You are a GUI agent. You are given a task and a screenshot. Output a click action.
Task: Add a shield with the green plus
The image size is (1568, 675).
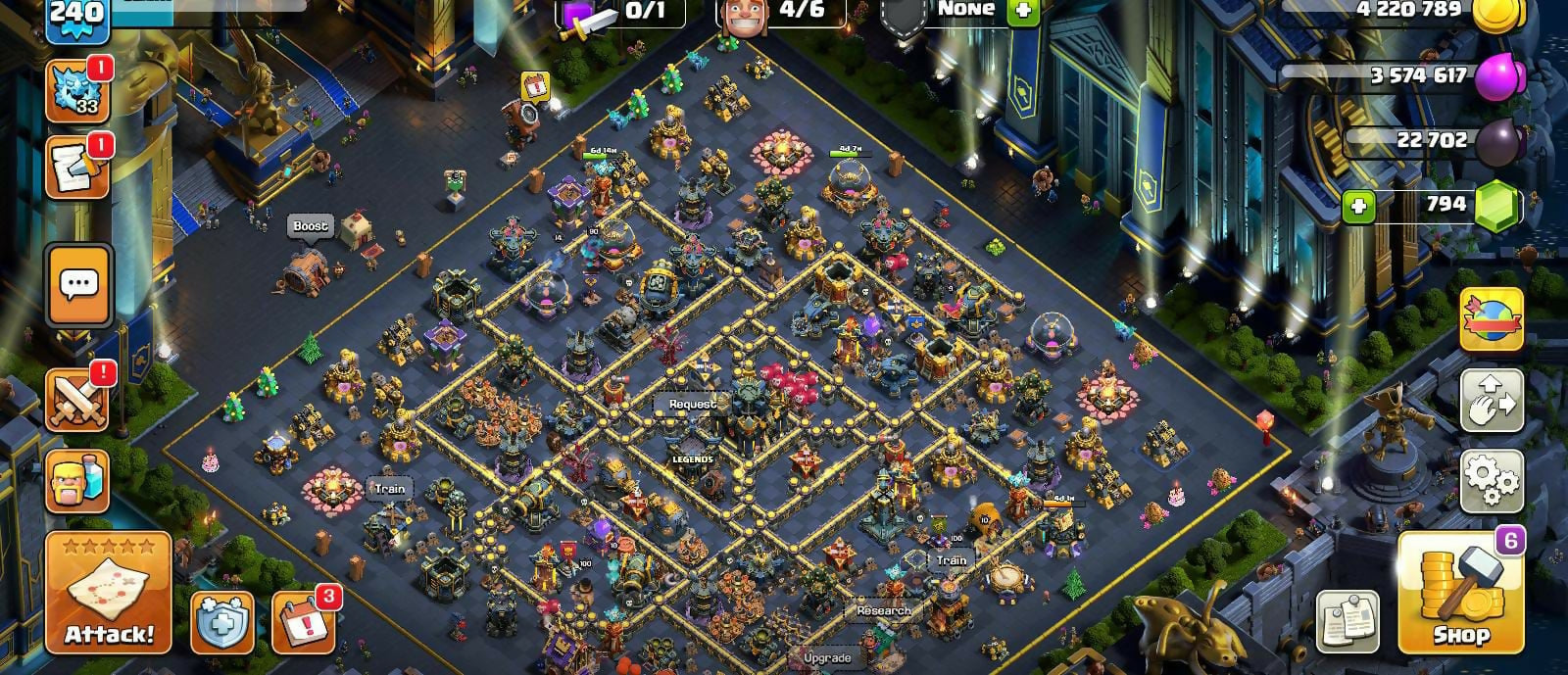click(x=1022, y=10)
